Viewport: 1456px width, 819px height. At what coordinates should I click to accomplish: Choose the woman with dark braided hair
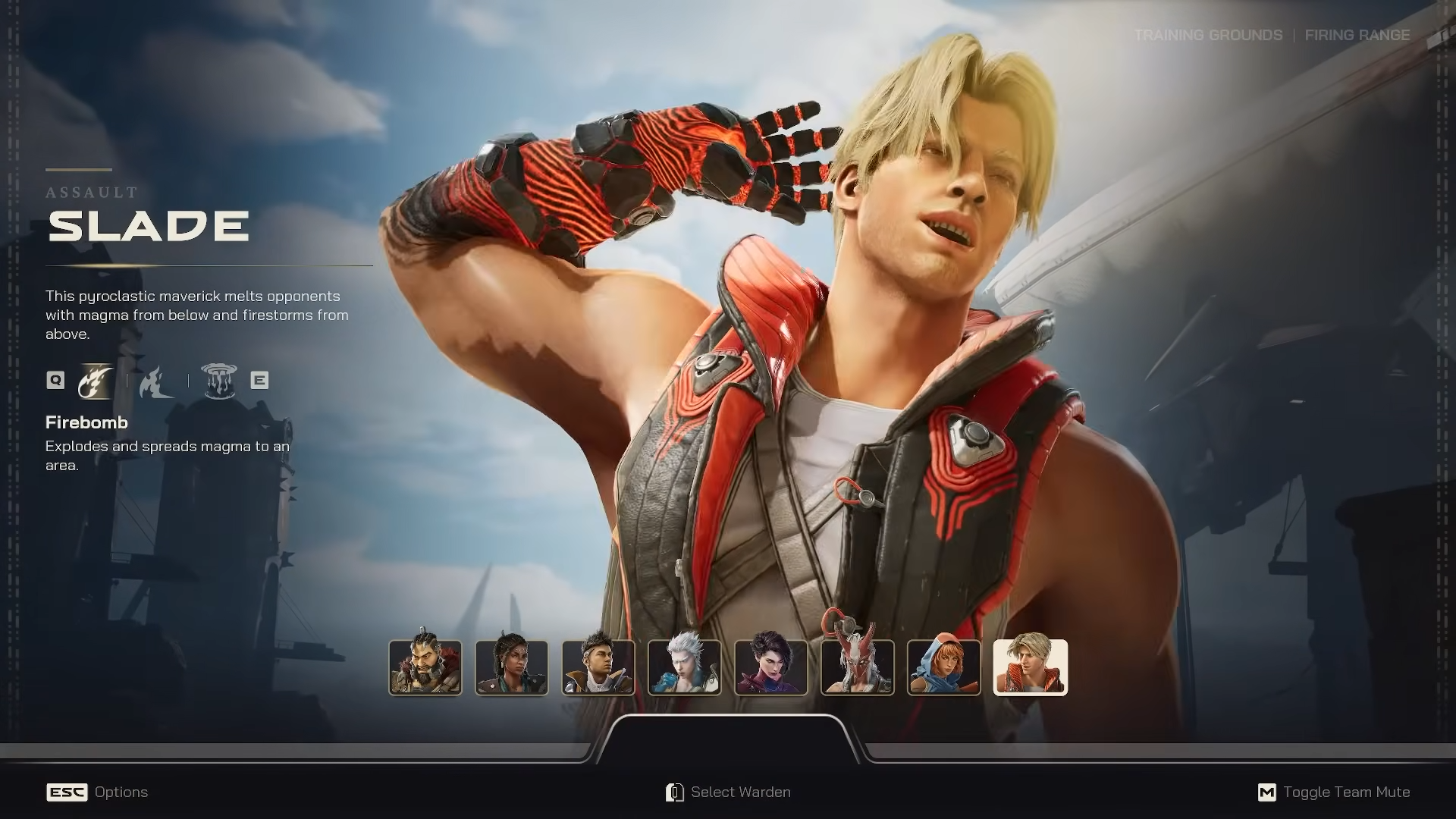point(511,667)
